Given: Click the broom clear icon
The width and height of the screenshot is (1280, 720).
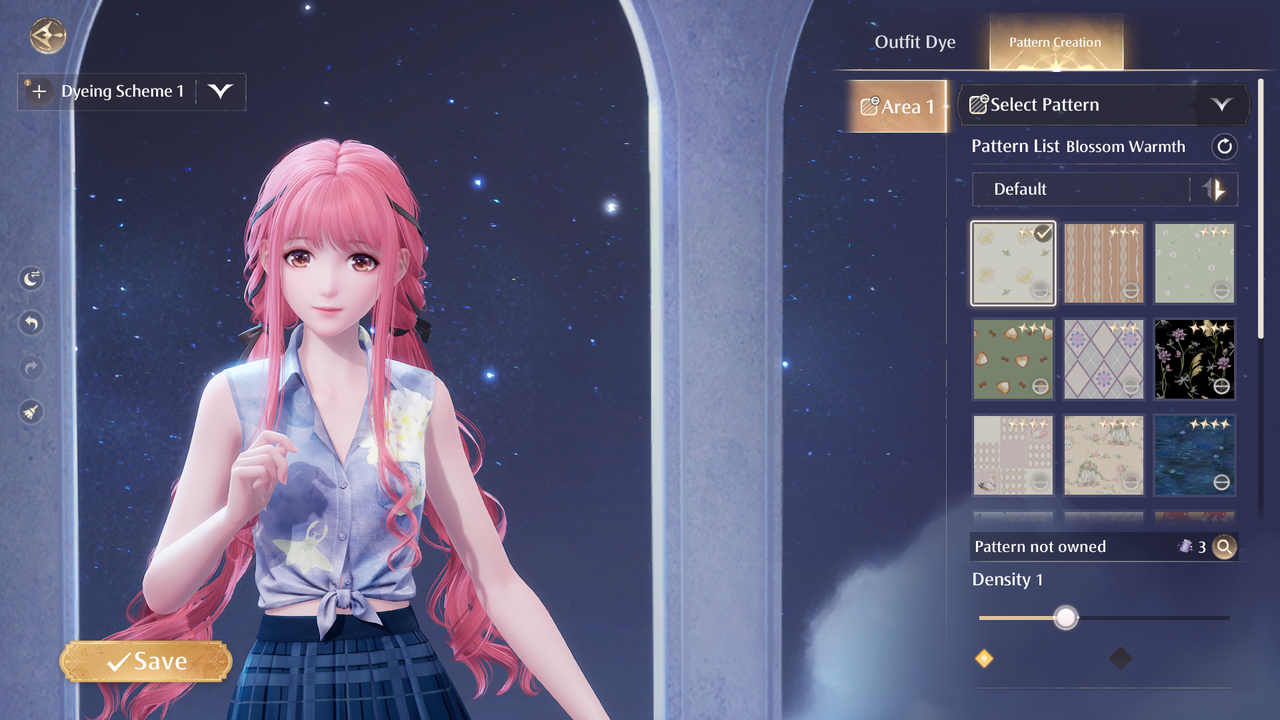Looking at the screenshot, I should (32, 411).
